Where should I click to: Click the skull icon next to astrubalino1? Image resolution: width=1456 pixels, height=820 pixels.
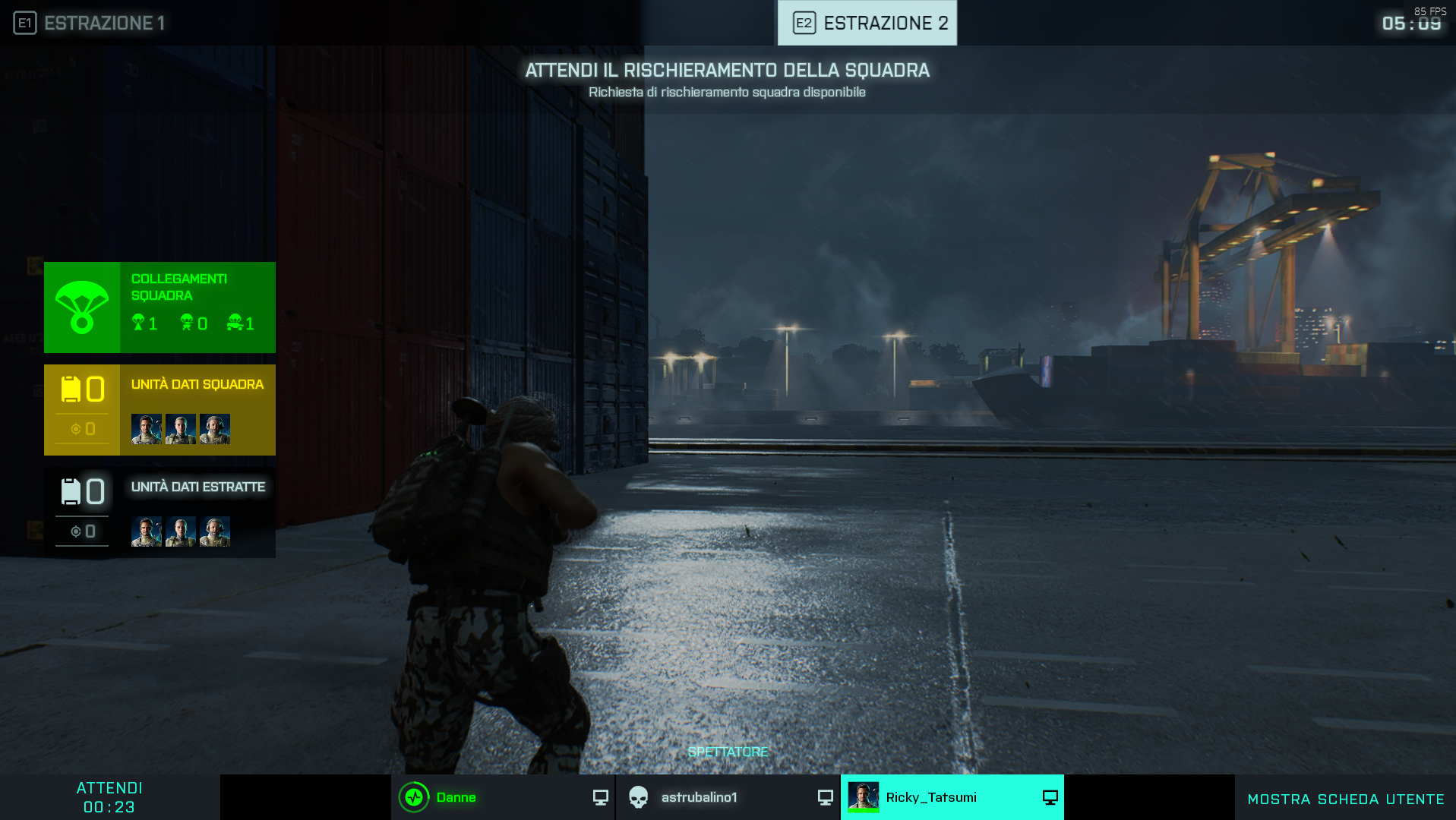(638, 797)
